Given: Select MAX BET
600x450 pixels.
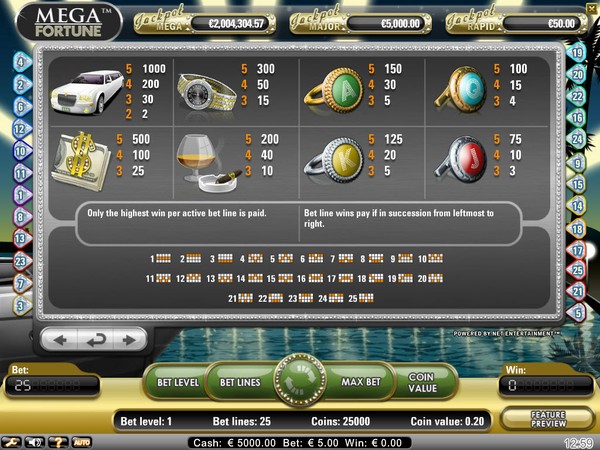Looking at the screenshot, I should [x=359, y=381].
